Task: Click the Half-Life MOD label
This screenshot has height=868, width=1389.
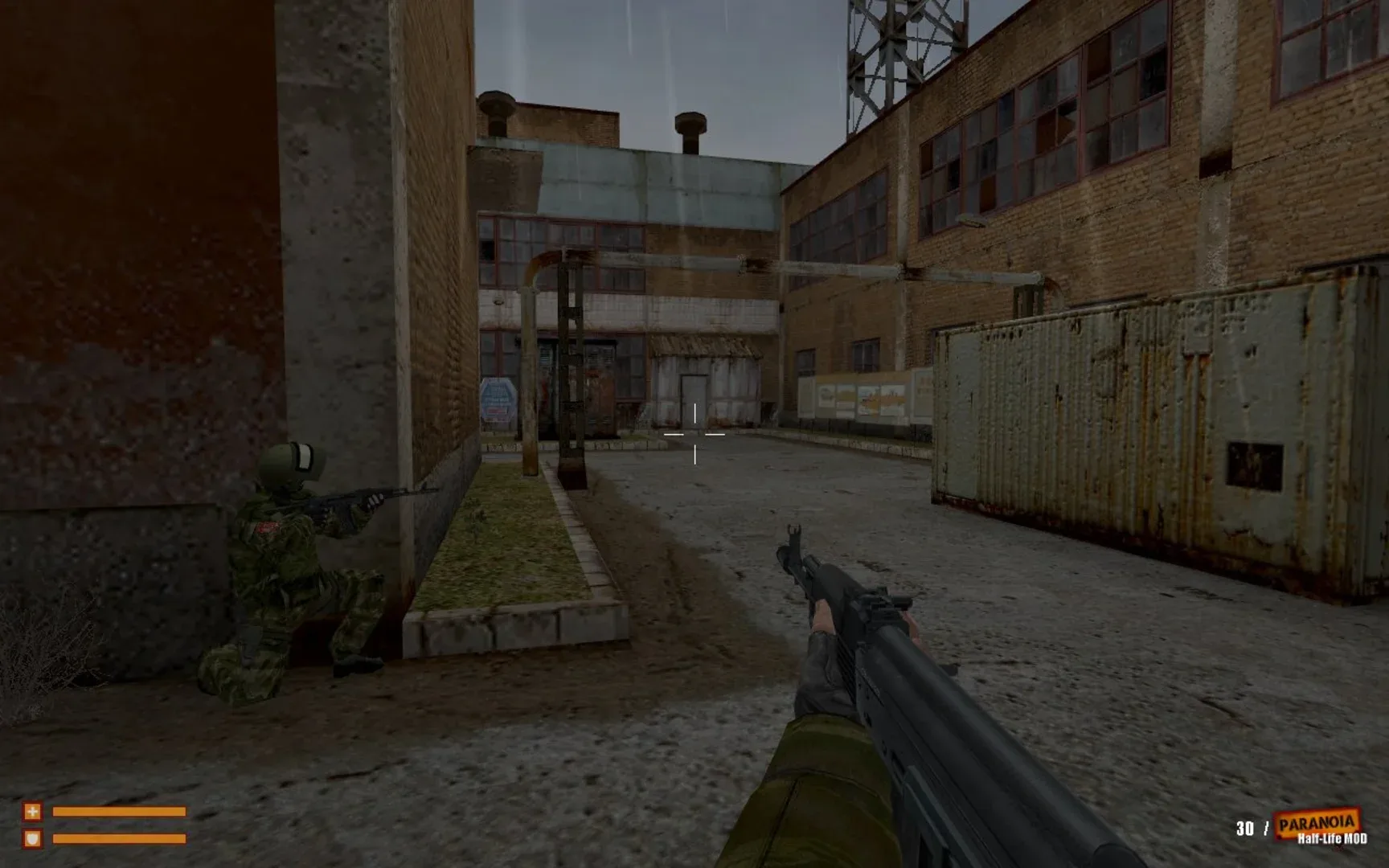Action: [1332, 837]
